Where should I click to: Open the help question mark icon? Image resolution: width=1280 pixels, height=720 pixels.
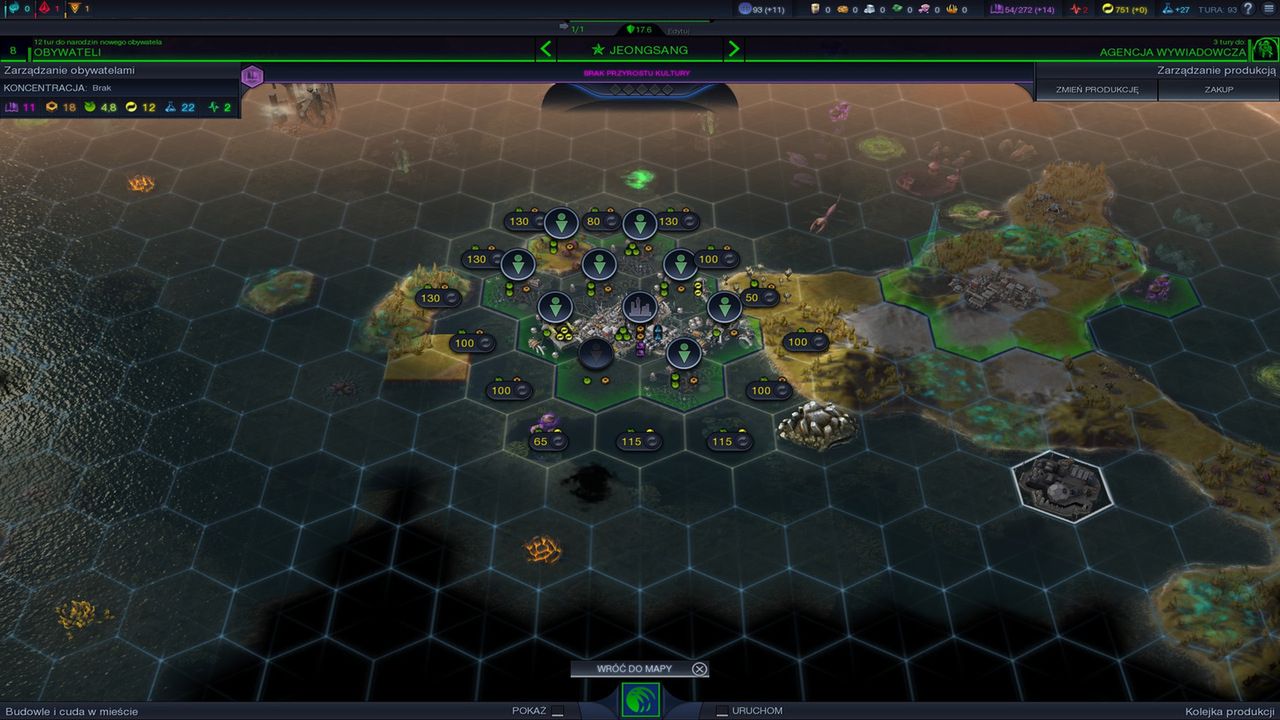coord(1248,9)
